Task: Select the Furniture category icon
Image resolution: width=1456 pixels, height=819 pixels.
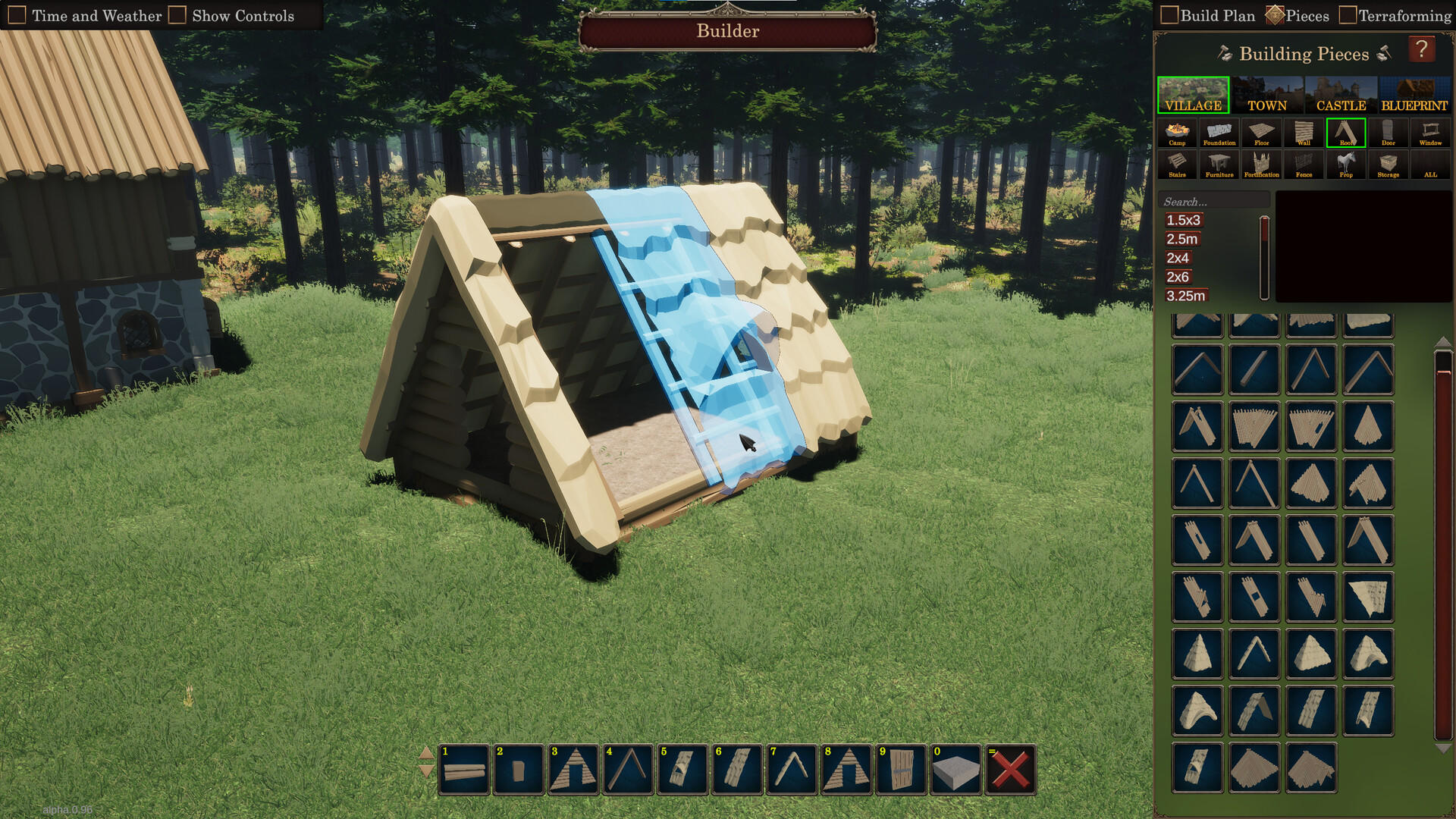Action: pyautogui.click(x=1219, y=165)
